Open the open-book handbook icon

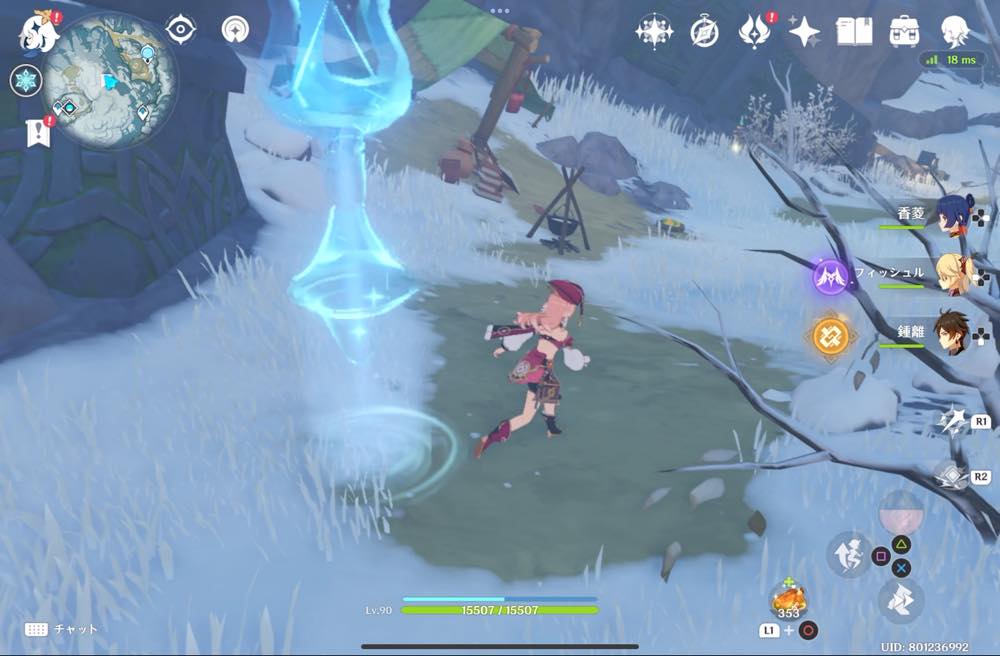coord(854,31)
